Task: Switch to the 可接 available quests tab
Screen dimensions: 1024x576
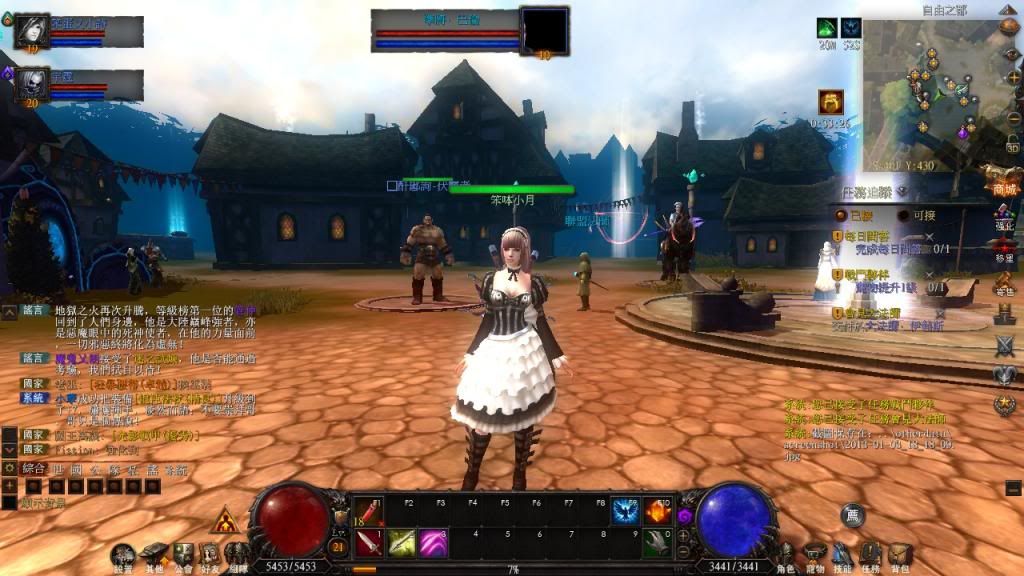Action: 917,215
